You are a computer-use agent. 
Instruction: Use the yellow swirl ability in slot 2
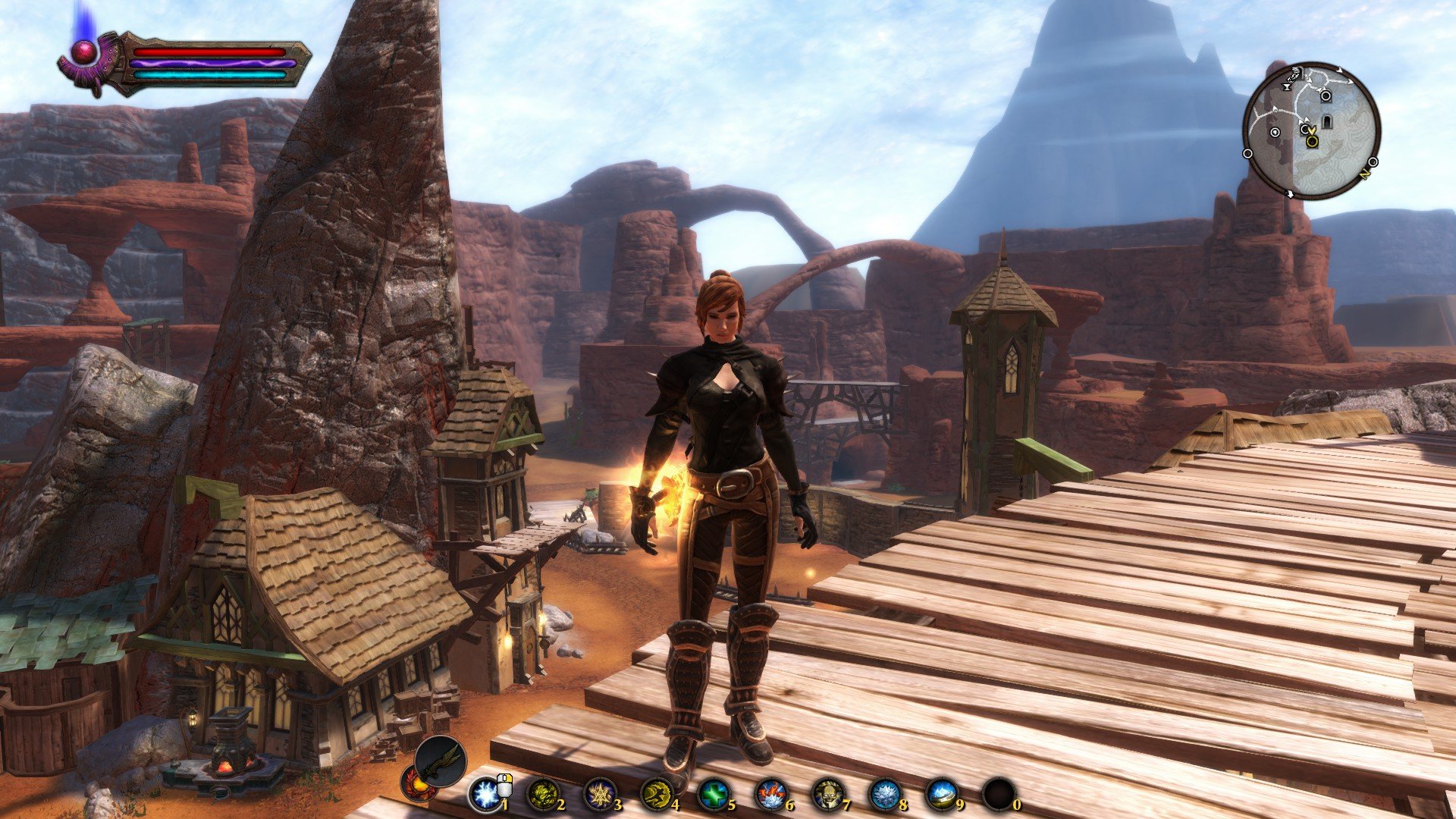pos(541,795)
